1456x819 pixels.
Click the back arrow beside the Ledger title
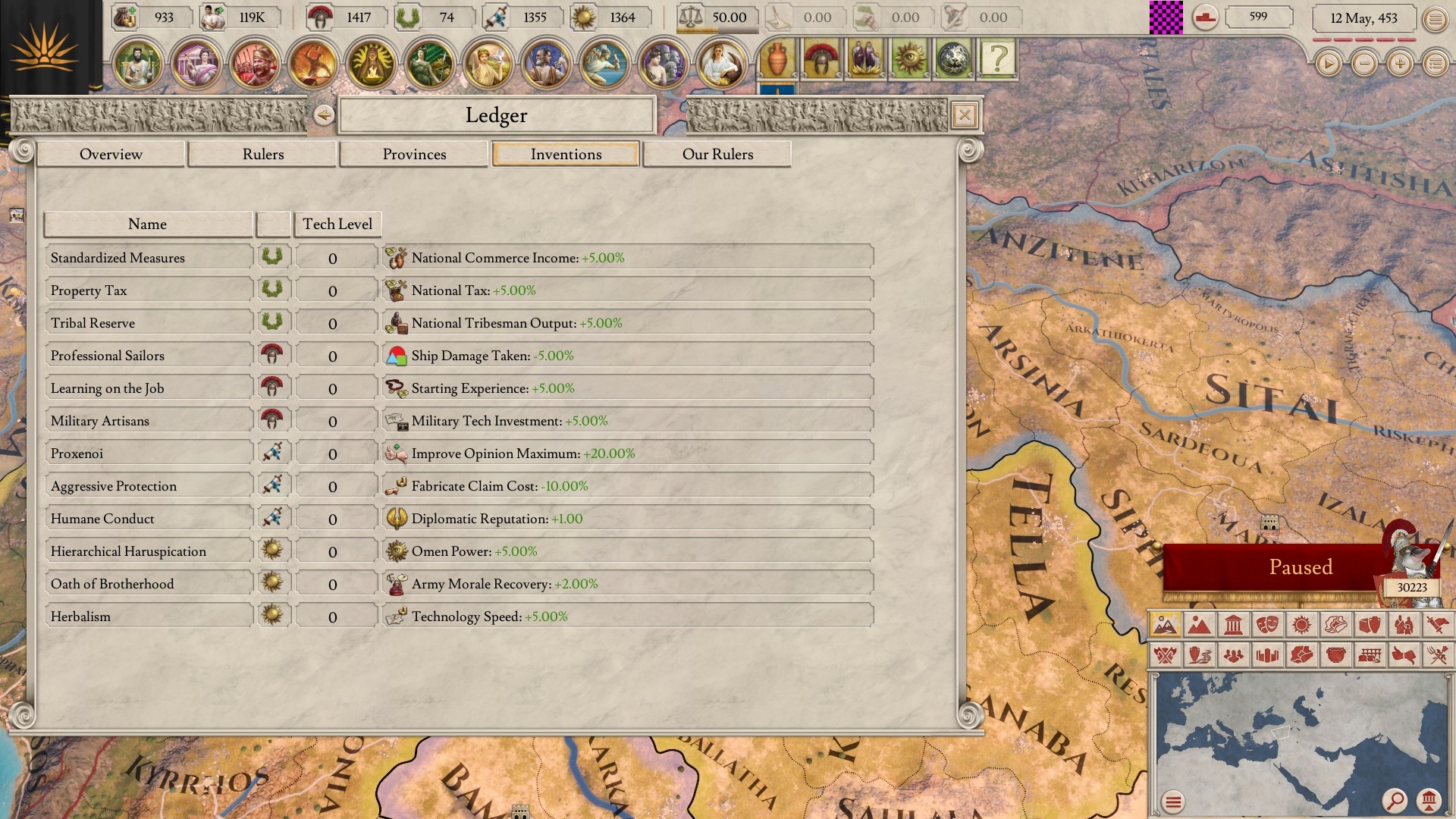[x=324, y=115]
